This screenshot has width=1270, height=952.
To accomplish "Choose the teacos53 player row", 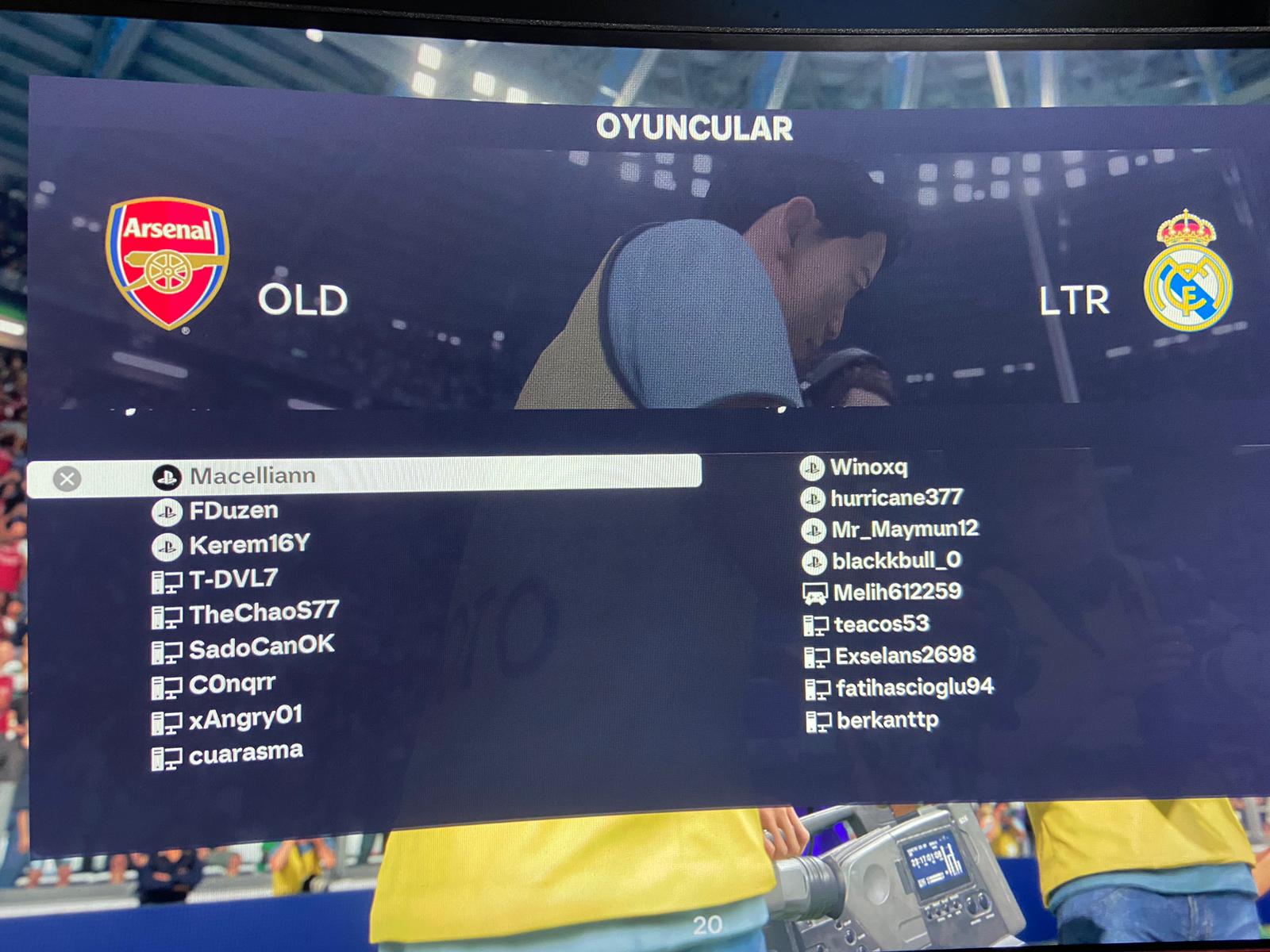I will click(881, 624).
